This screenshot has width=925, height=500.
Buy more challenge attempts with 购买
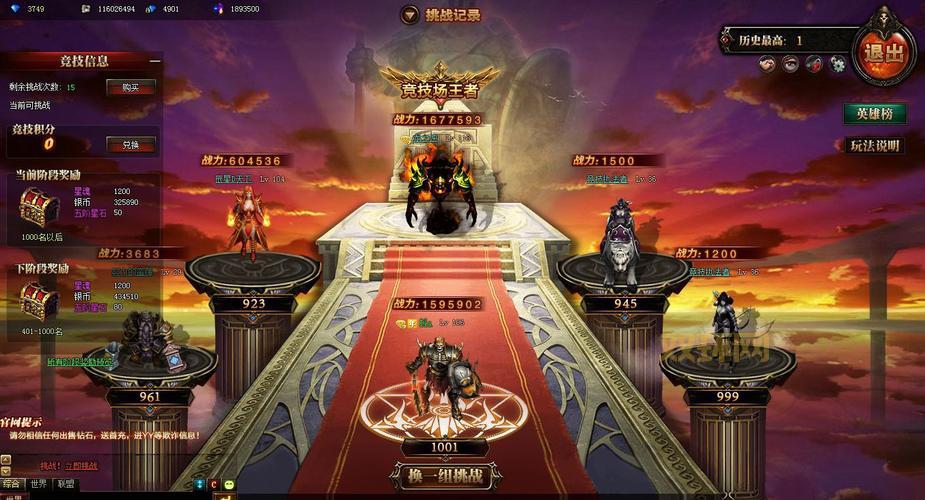pyautogui.click(x=130, y=87)
